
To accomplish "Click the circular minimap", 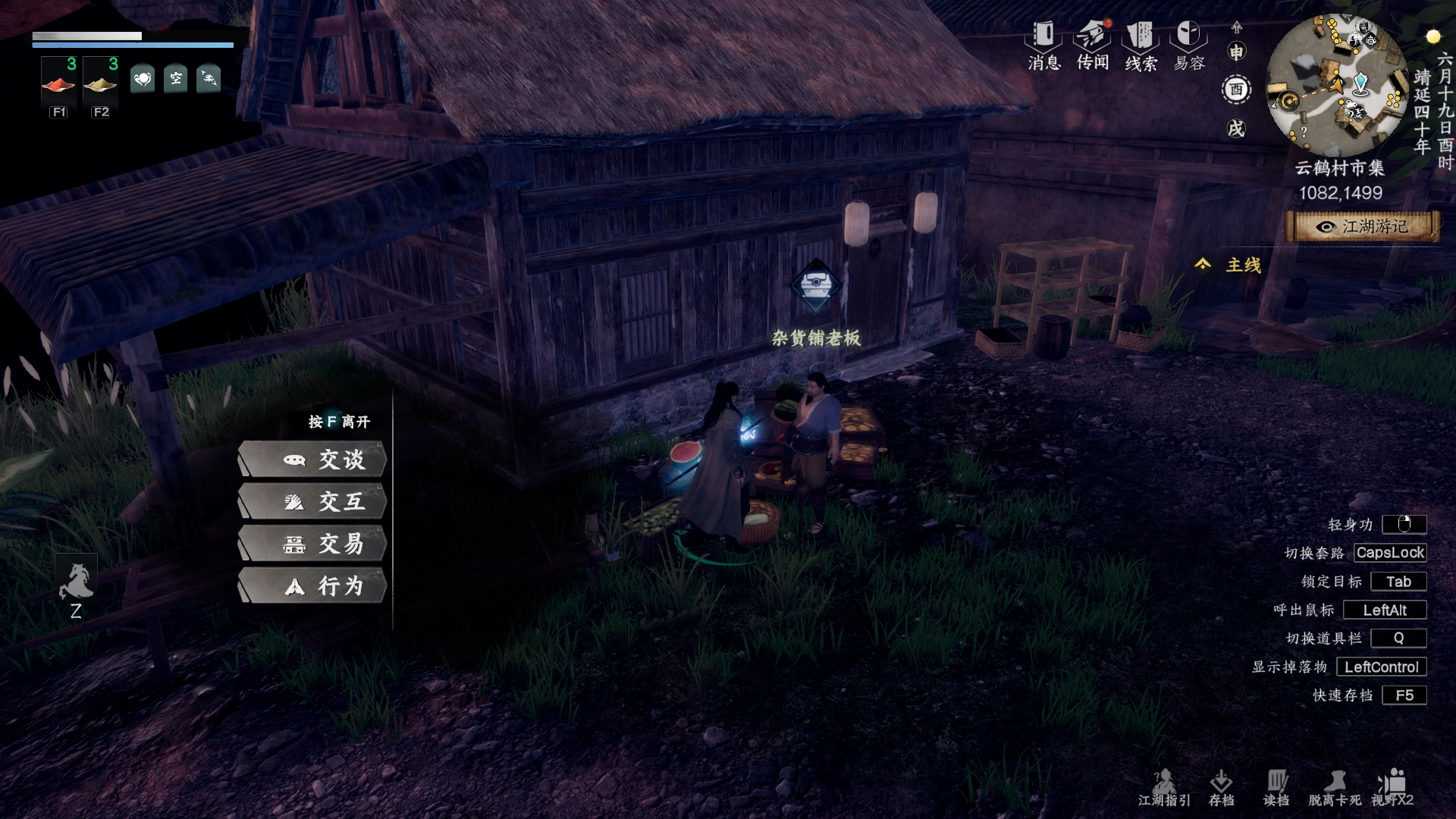I will [x=1338, y=85].
